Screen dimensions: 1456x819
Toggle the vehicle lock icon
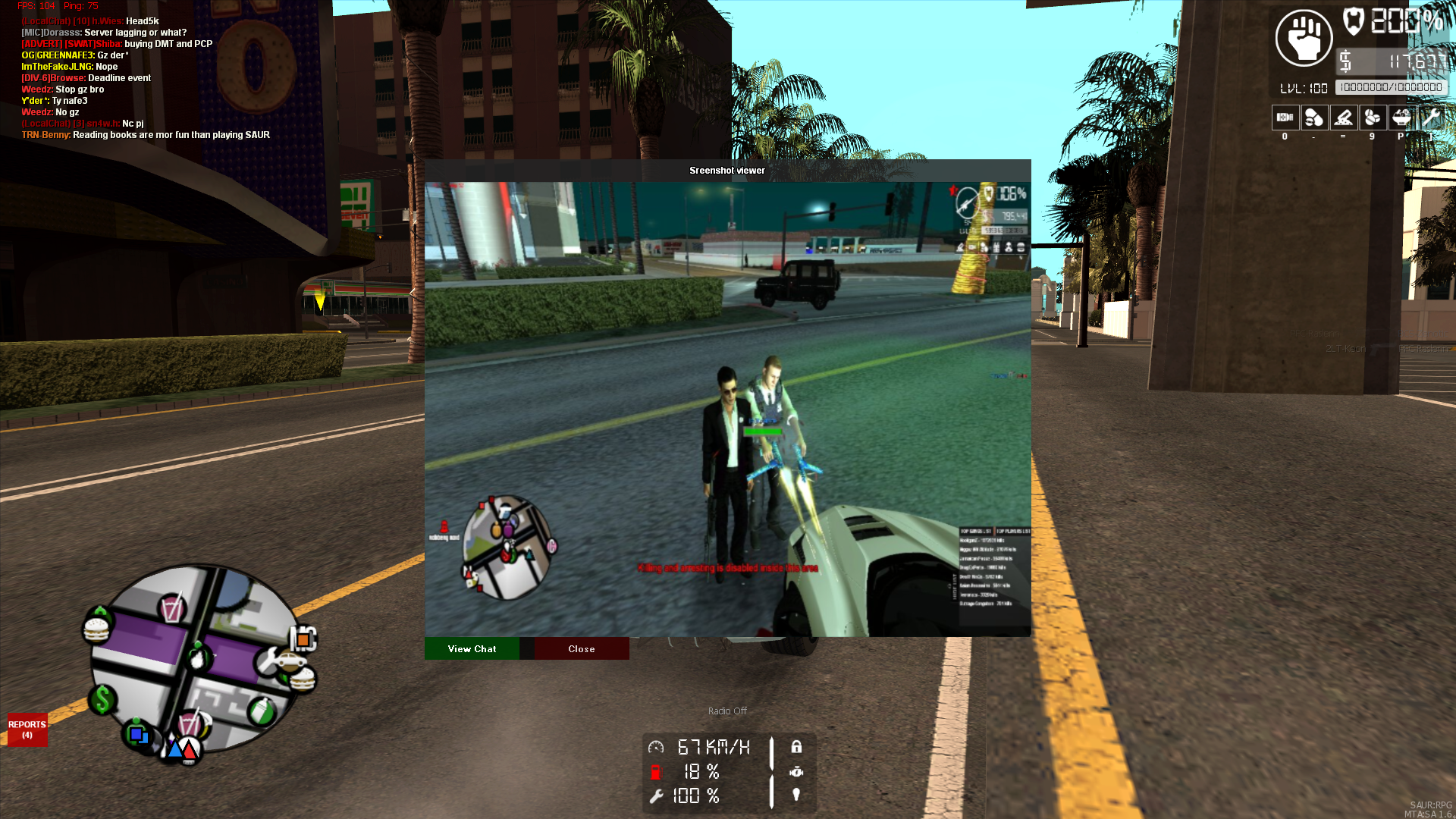click(796, 747)
